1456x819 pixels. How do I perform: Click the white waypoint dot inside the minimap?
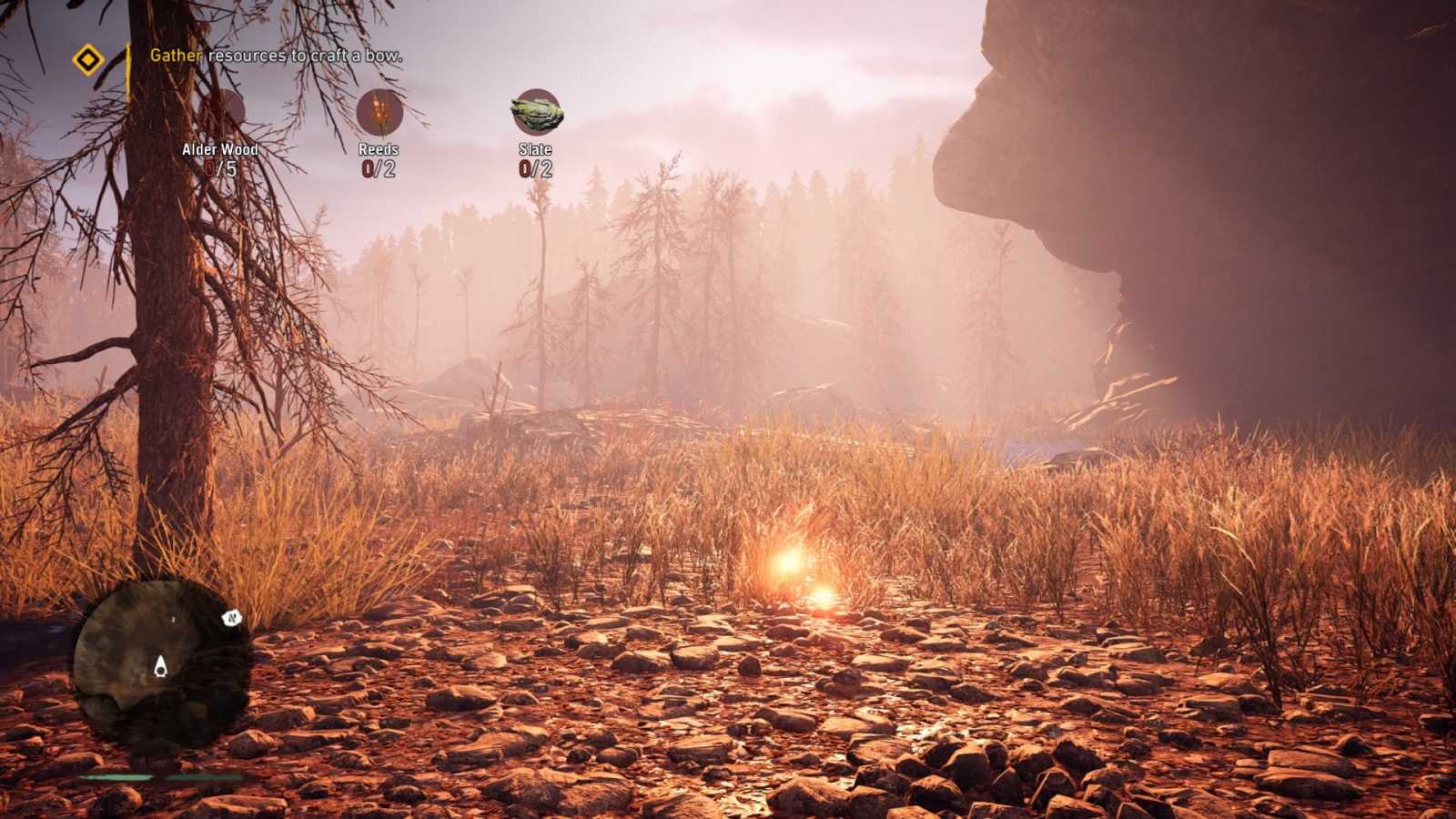pyautogui.click(x=173, y=618)
